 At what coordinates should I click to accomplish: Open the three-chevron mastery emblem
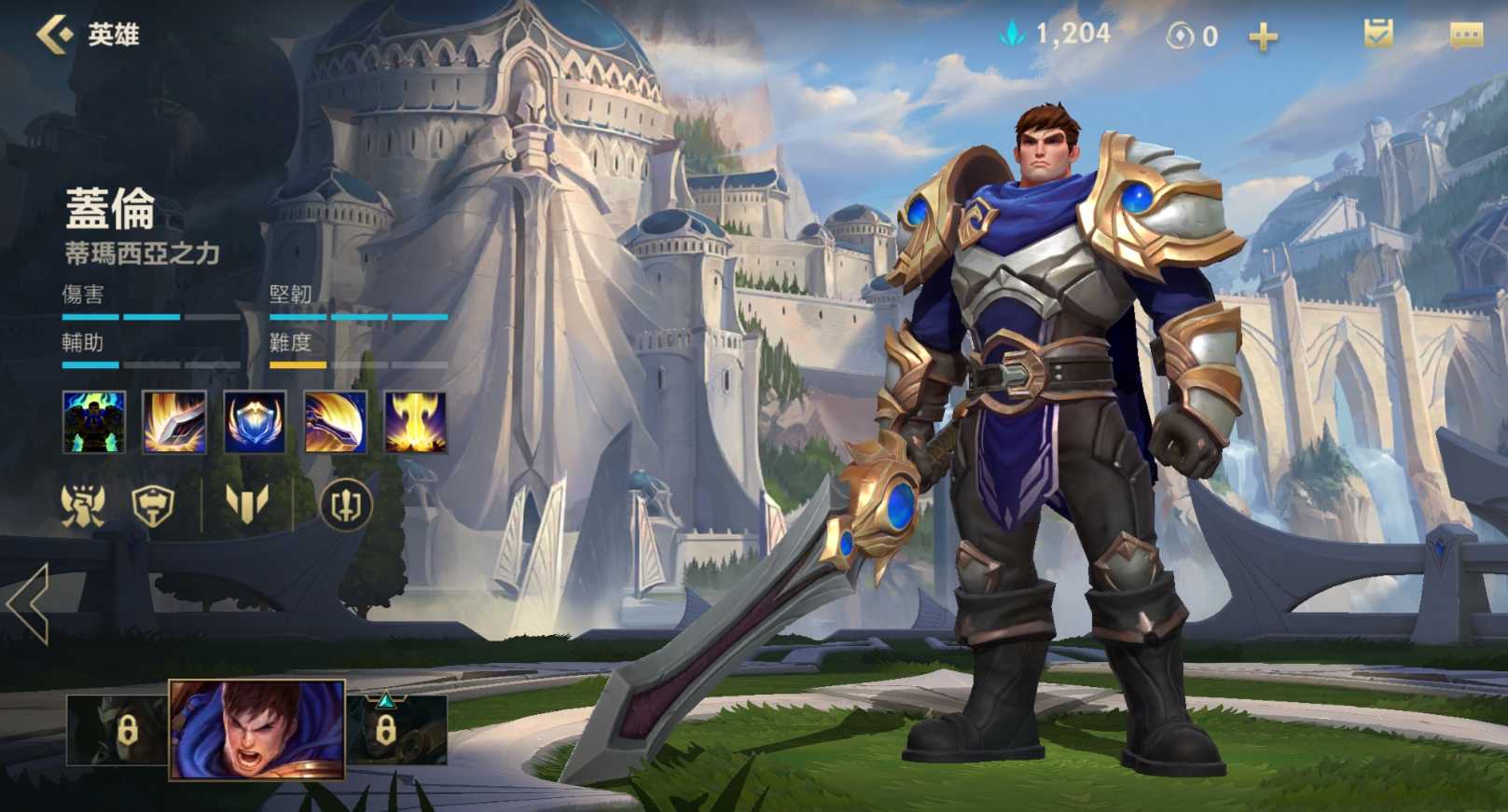(x=247, y=504)
